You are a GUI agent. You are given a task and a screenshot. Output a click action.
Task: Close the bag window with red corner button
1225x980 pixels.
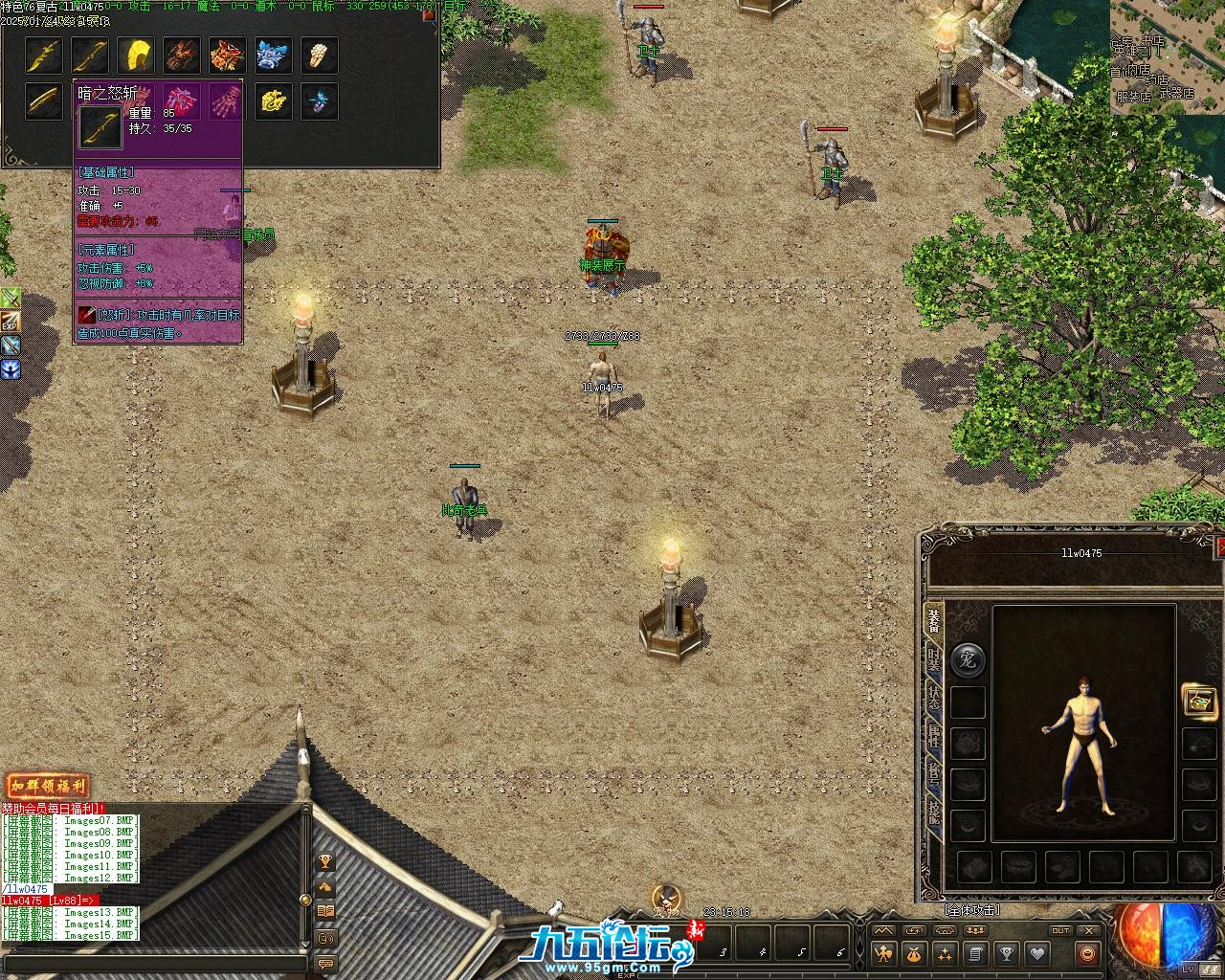(430, 14)
